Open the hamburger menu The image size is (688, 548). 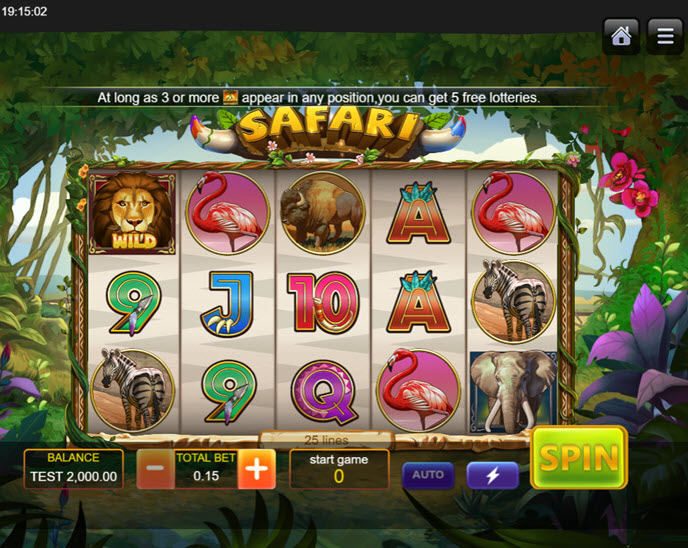[665, 36]
